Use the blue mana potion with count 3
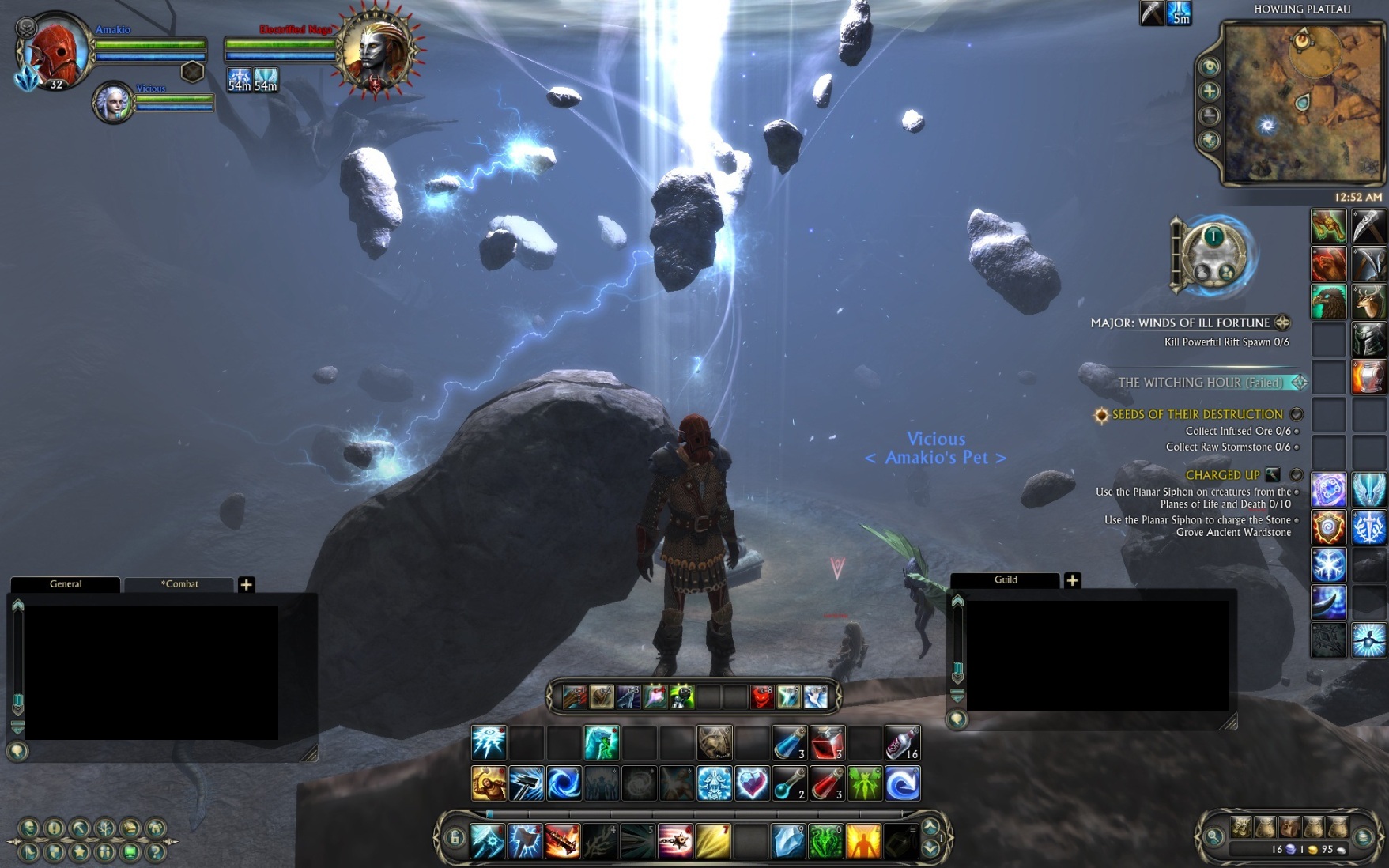This screenshot has width=1389, height=868. pyautogui.click(x=789, y=743)
